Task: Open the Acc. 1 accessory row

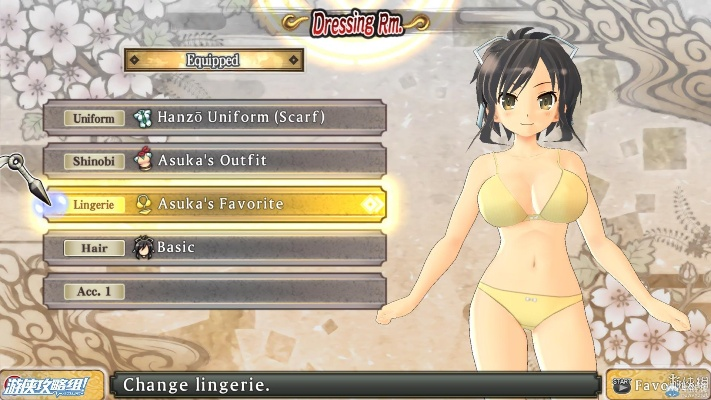Action: pos(214,291)
